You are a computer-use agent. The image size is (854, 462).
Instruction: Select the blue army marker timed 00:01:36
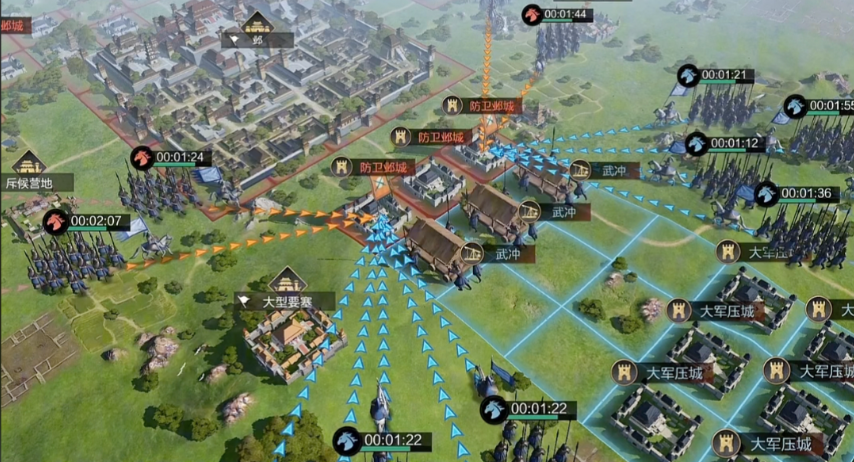(767, 194)
